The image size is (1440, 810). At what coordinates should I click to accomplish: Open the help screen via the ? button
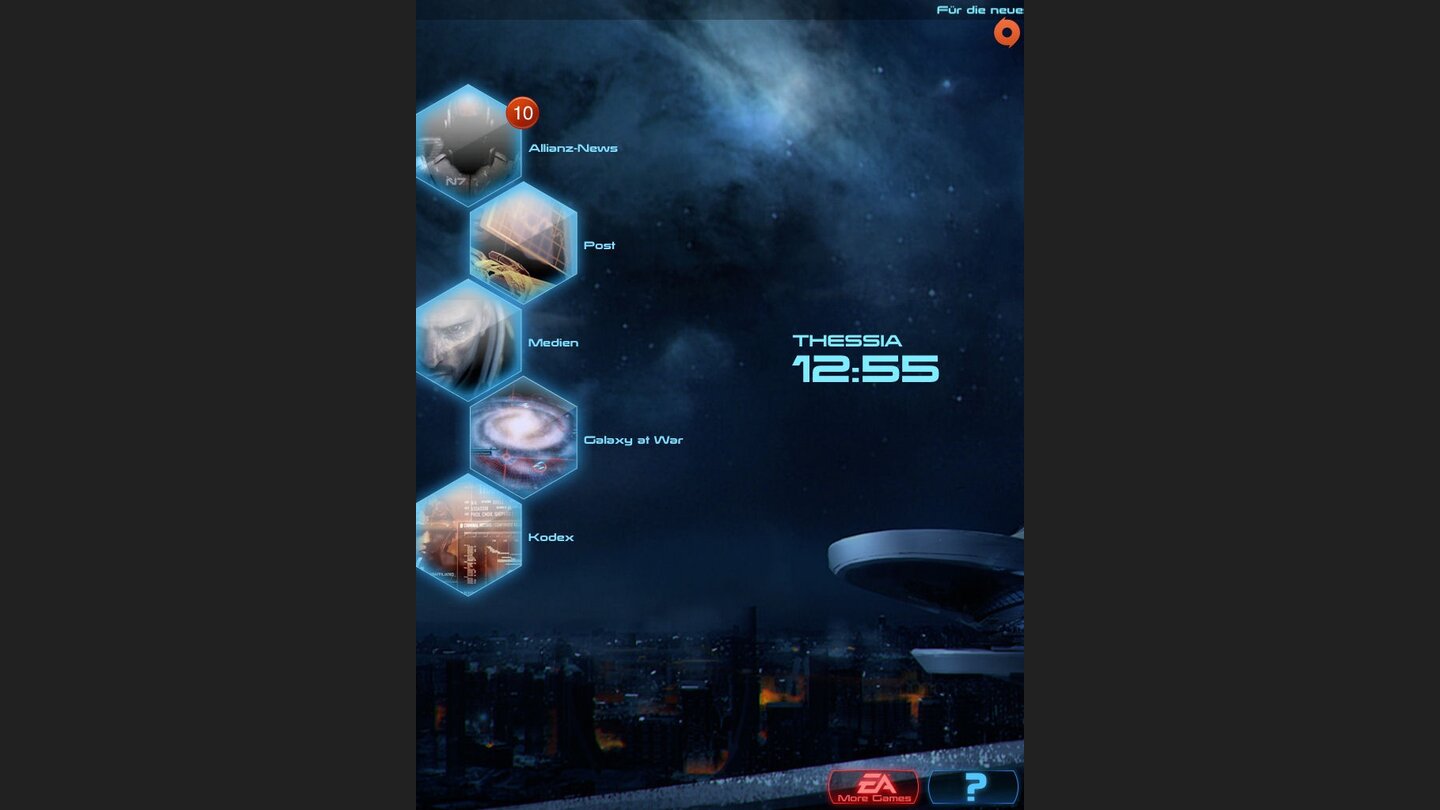[973, 789]
